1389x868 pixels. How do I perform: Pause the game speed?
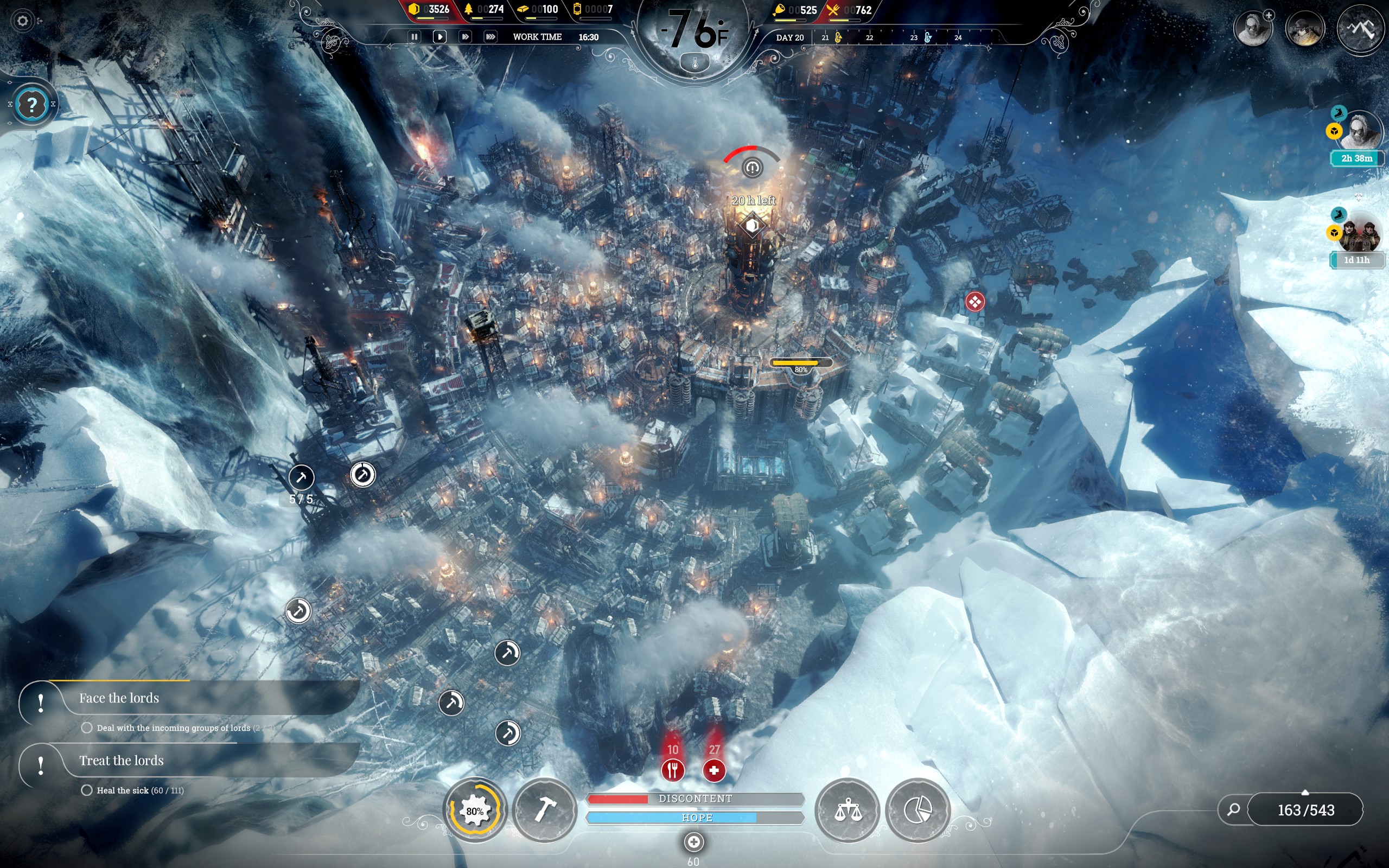[x=414, y=37]
